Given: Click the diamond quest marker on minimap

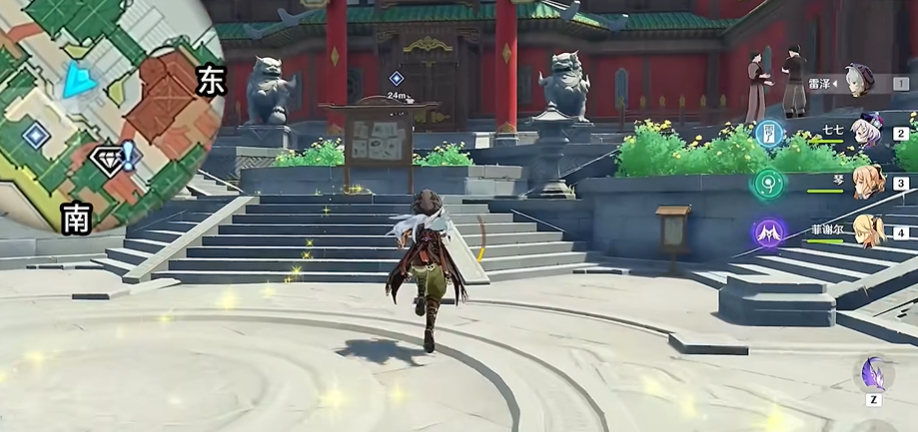Looking at the screenshot, I should 106,158.
